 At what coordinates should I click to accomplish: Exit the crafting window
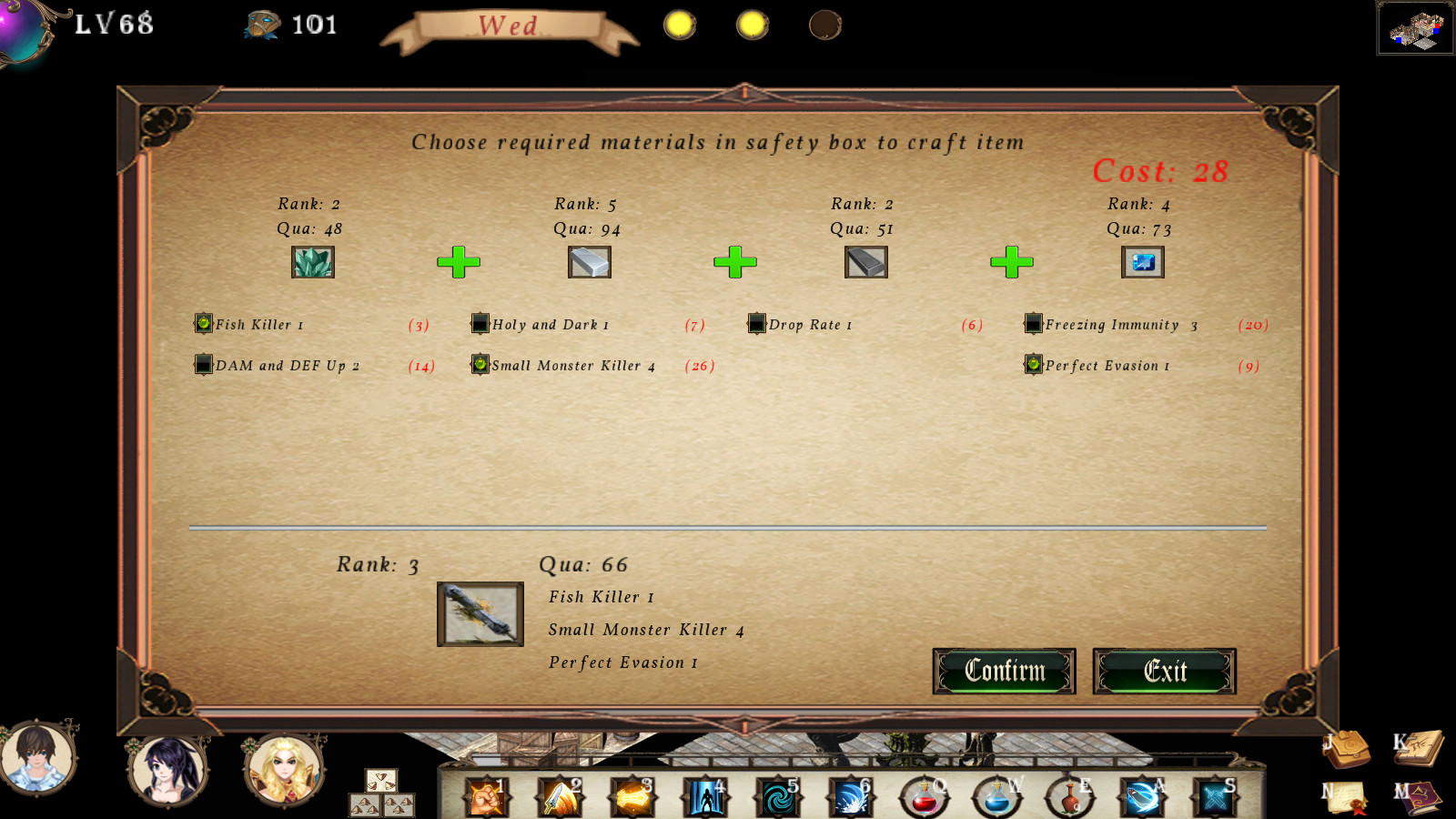(x=1164, y=672)
